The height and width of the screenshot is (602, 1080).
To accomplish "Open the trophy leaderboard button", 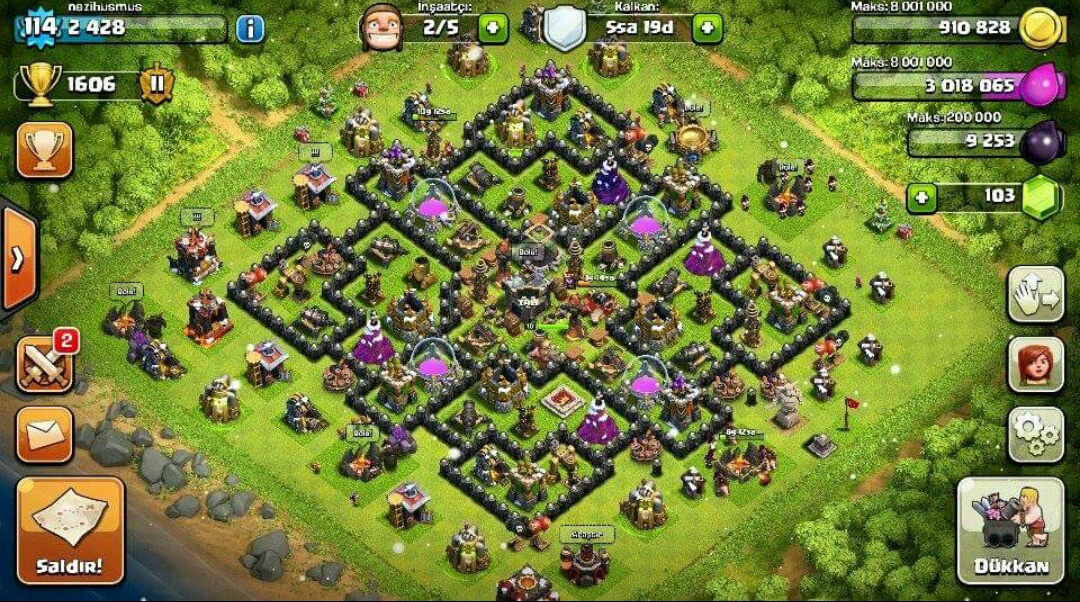I will coord(44,150).
